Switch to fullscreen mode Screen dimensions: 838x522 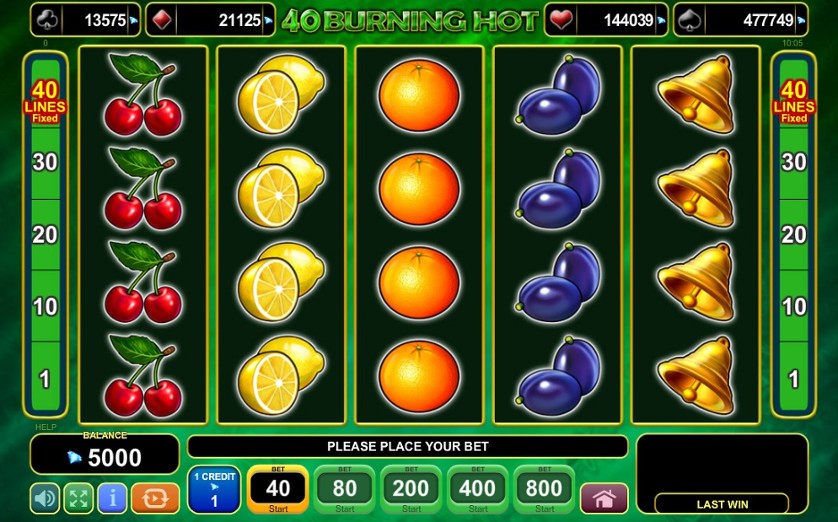[78, 498]
